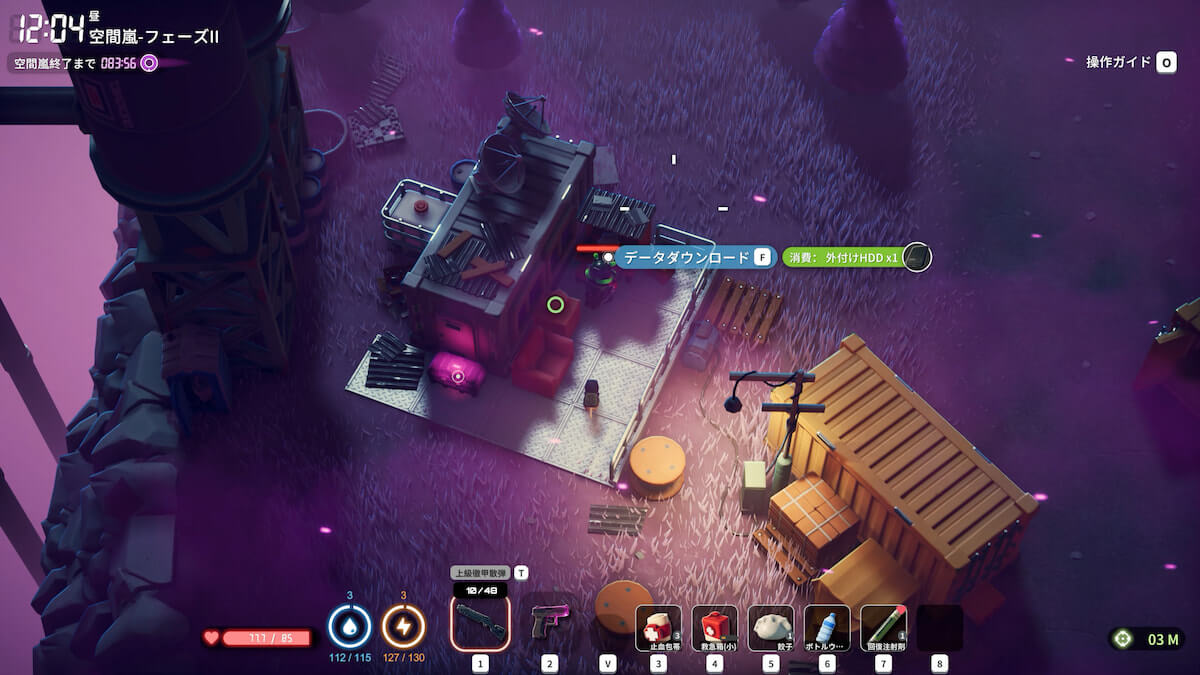Click the 上級徹甲散弾 ammo type label
The image size is (1200, 675).
coord(480,573)
